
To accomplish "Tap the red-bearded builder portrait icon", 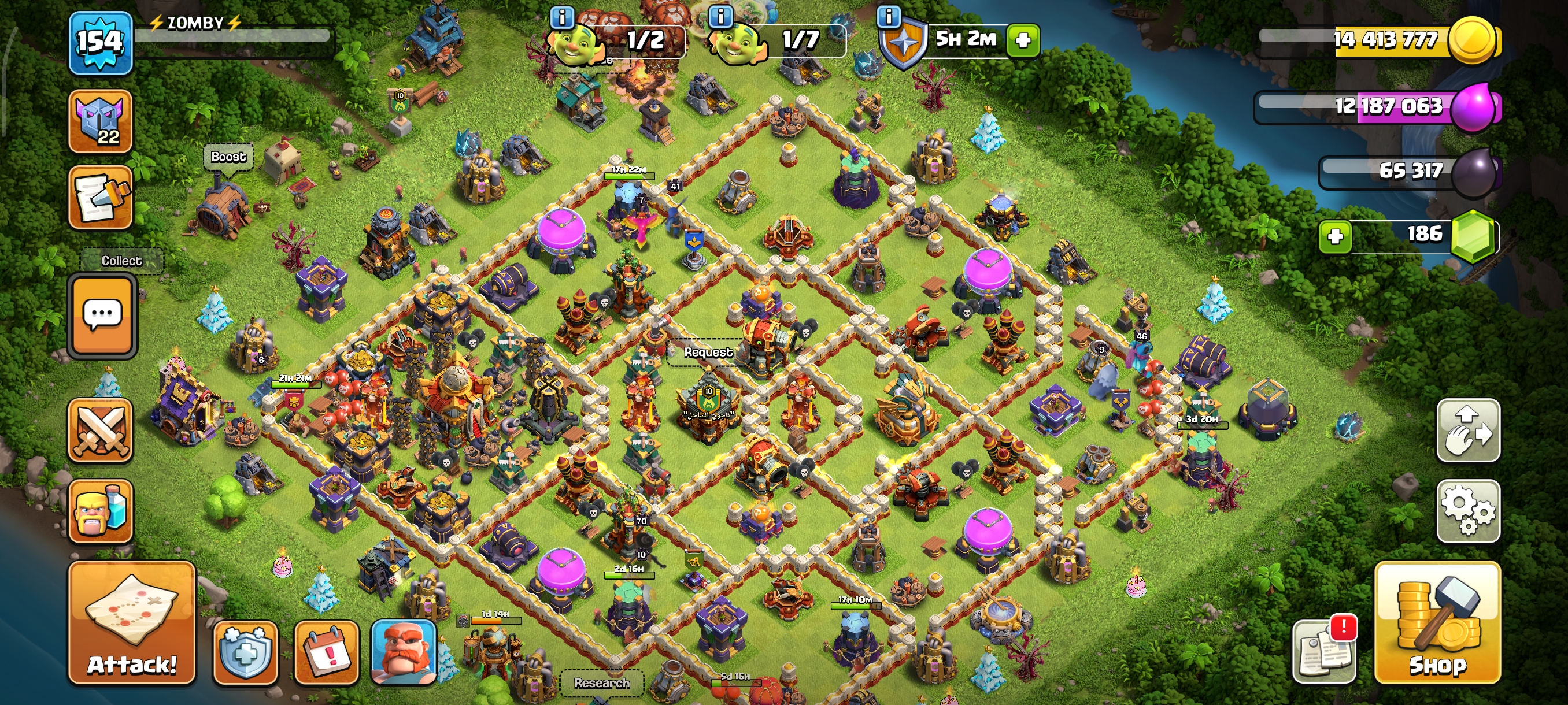I will pos(404,652).
